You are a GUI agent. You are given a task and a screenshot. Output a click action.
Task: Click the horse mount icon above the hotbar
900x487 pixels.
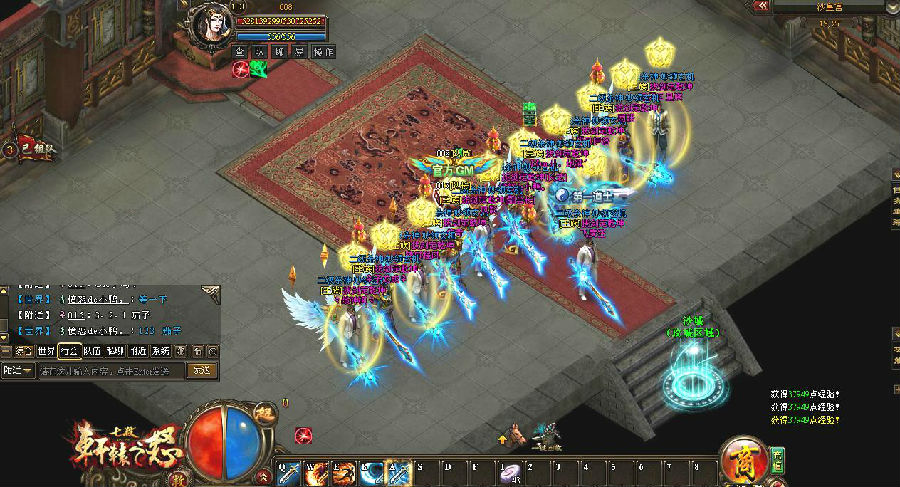518,435
